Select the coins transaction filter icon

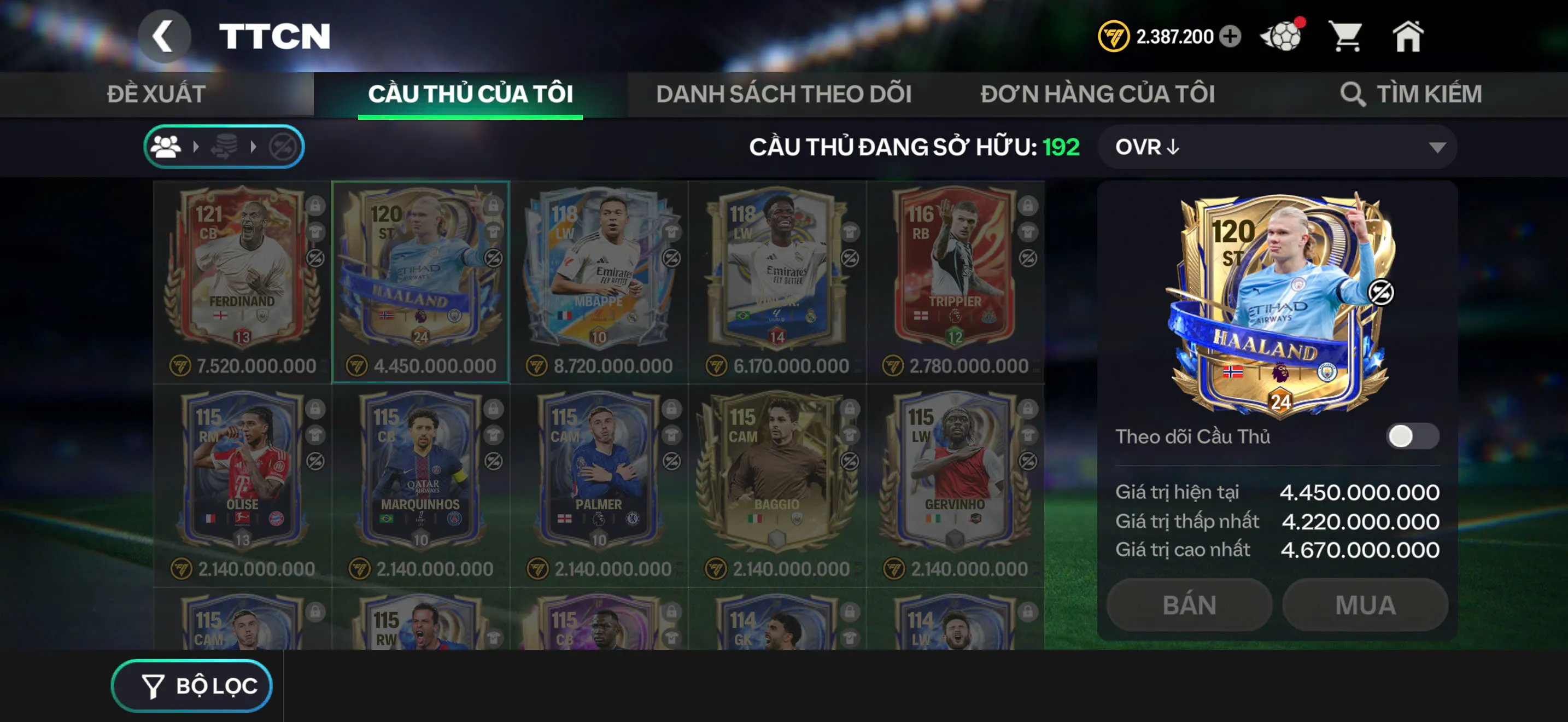pyautogui.click(x=226, y=146)
